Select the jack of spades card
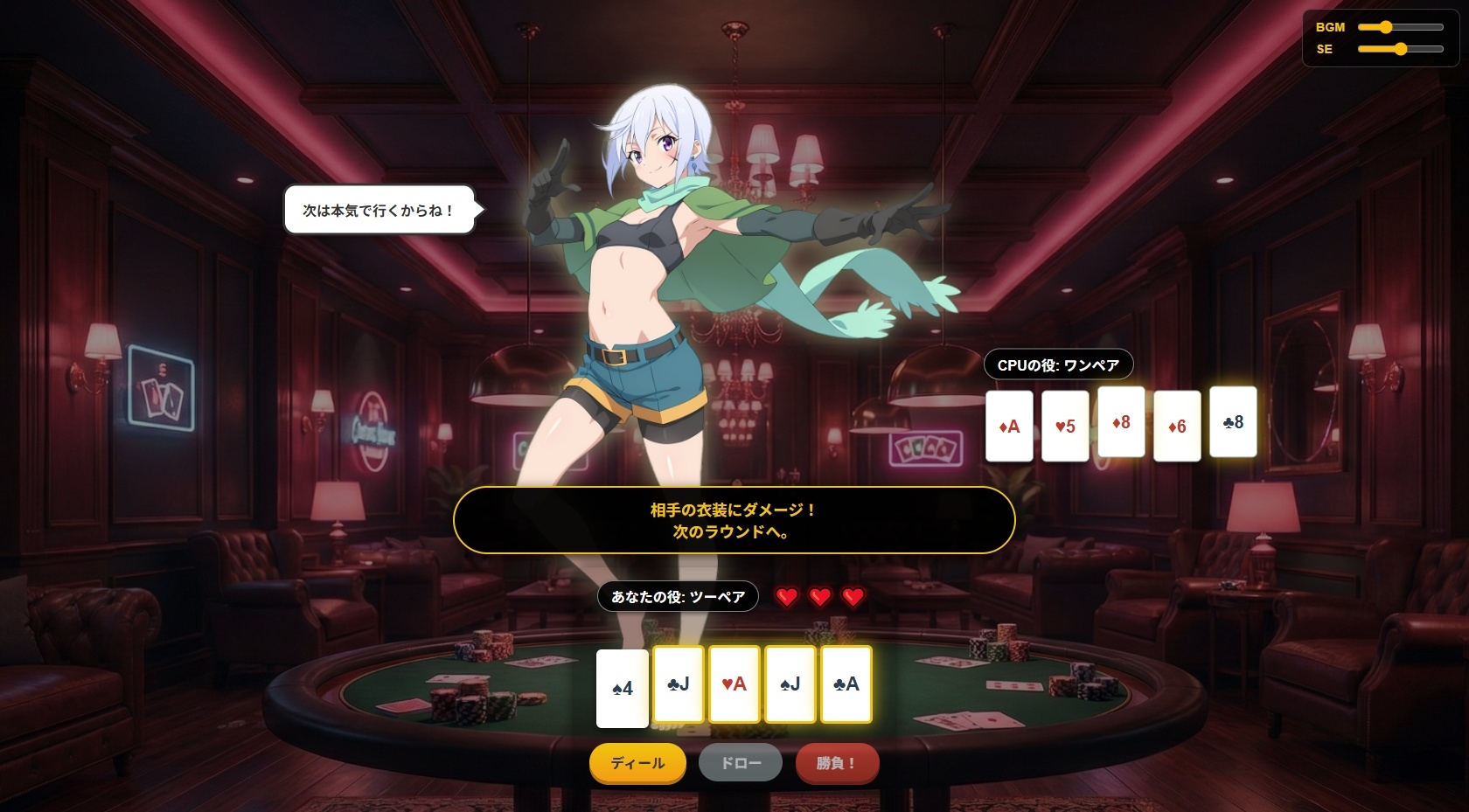Screen dimensions: 1469x812 click(x=790, y=684)
